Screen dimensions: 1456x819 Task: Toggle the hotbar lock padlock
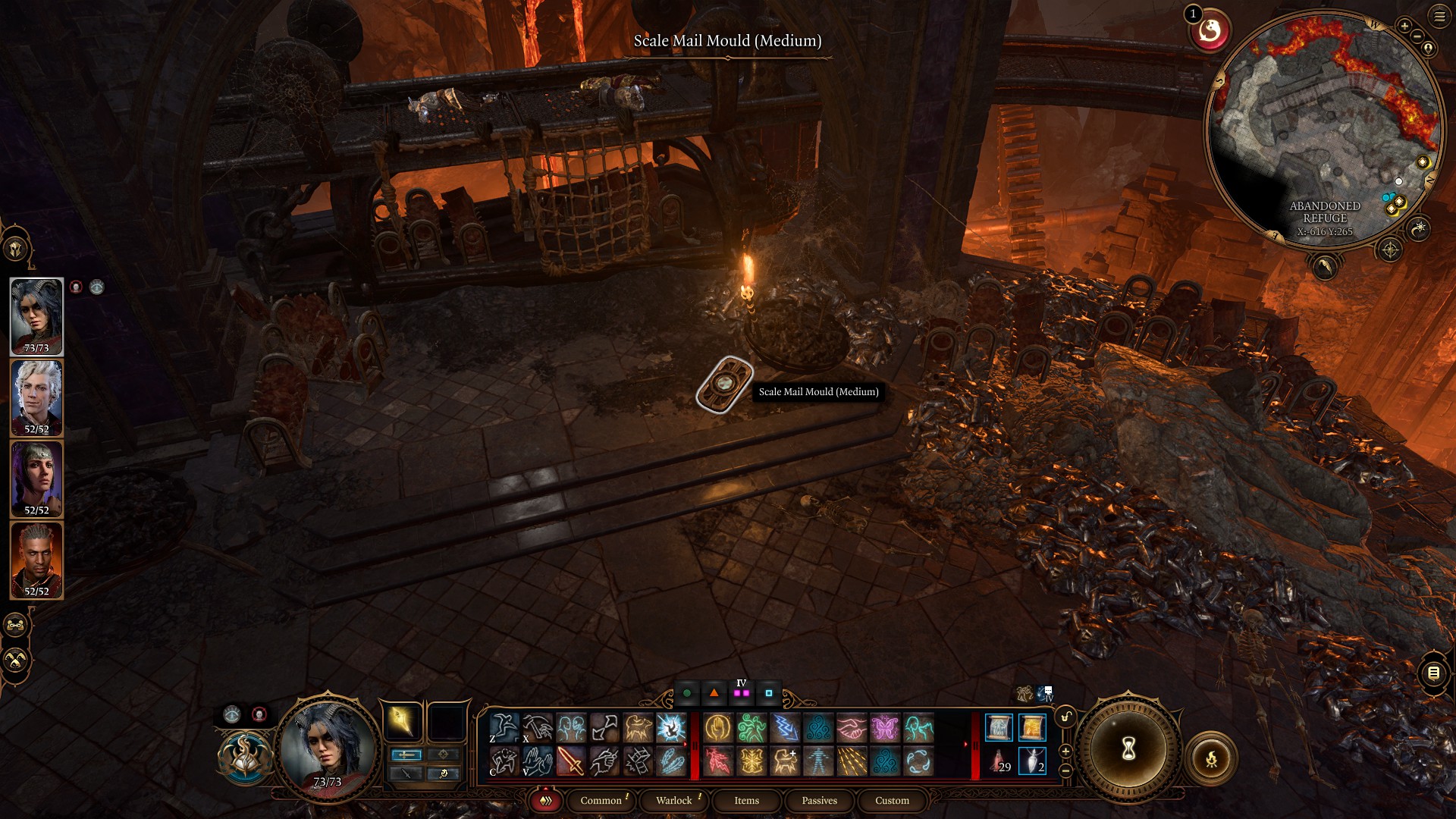coord(1065,717)
